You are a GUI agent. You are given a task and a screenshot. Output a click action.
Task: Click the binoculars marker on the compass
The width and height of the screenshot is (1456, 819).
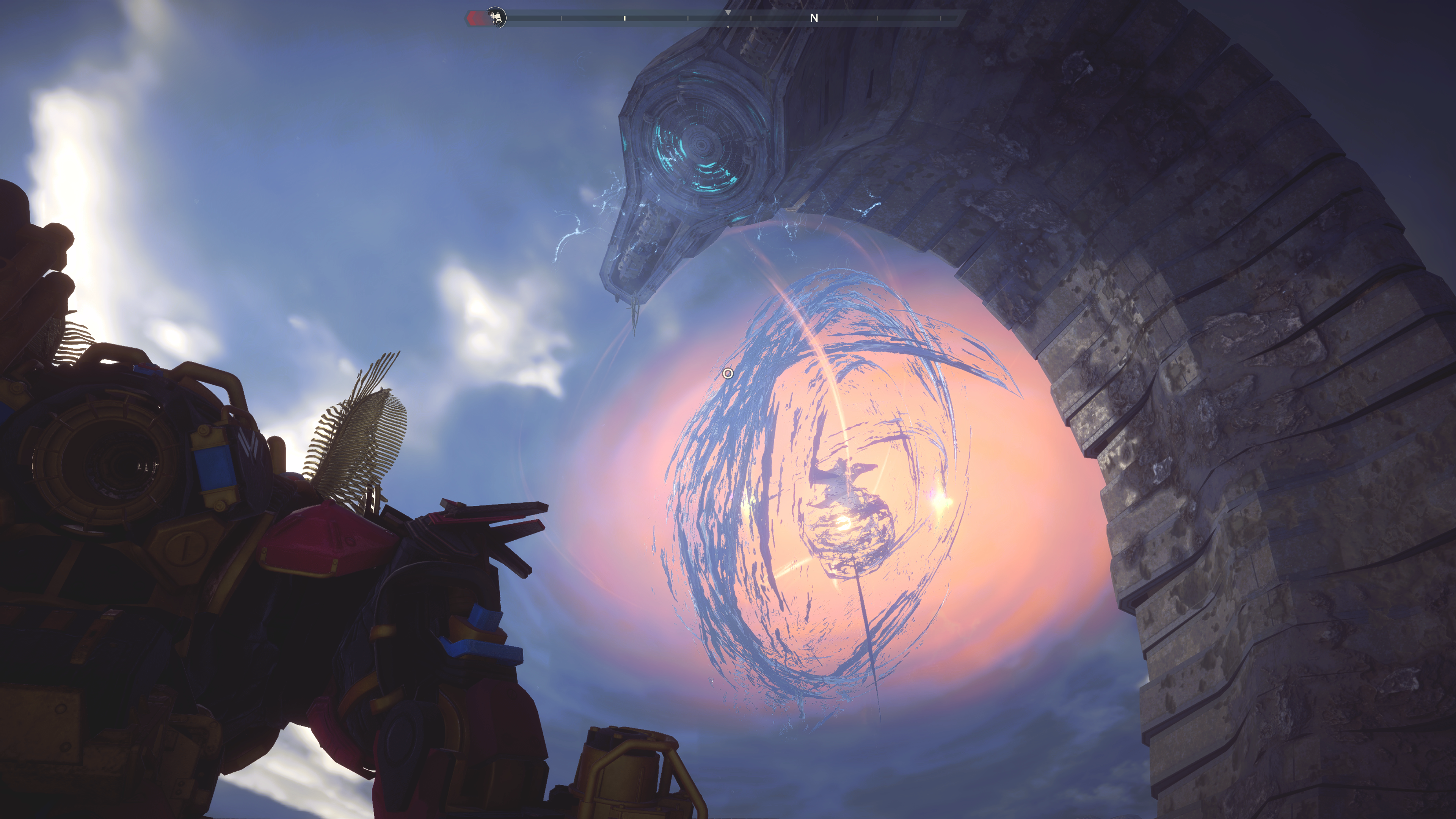click(x=496, y=17)
